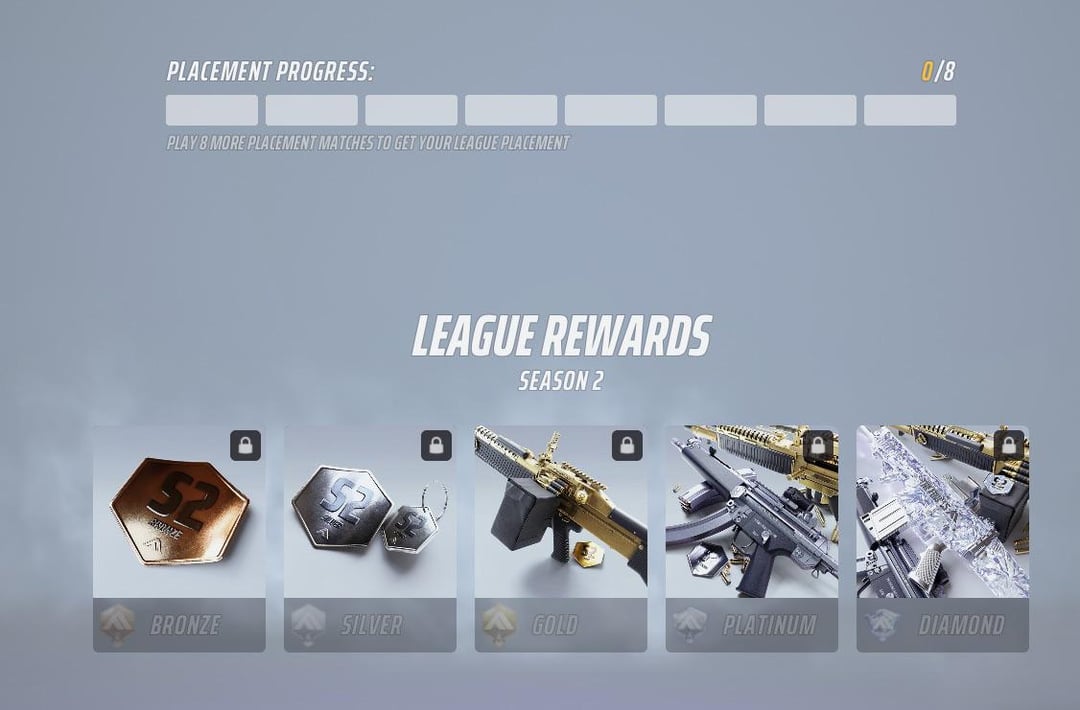Choose the Gold league reward card

point(561,538)
